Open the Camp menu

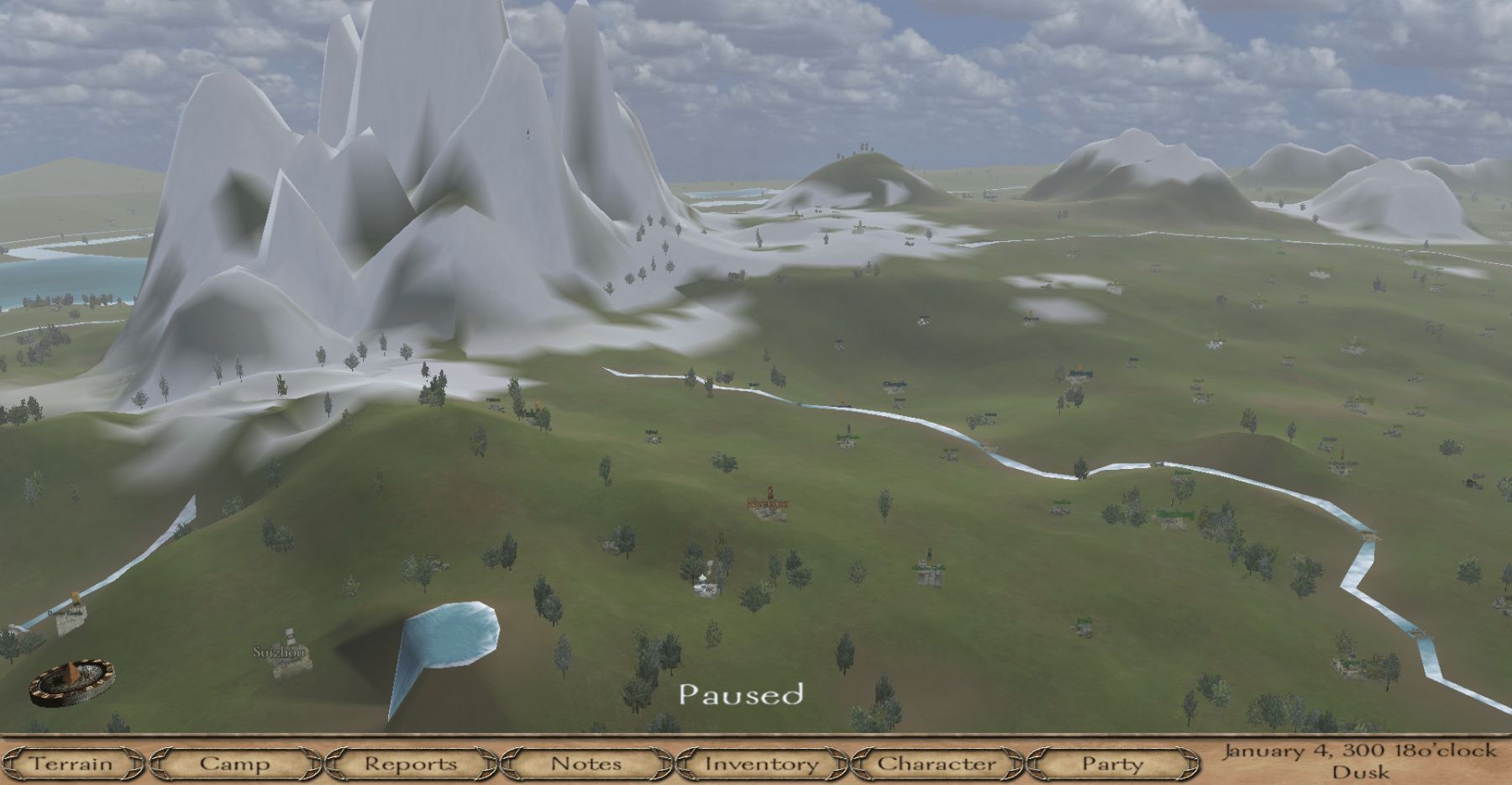click(x=235, y=764)
